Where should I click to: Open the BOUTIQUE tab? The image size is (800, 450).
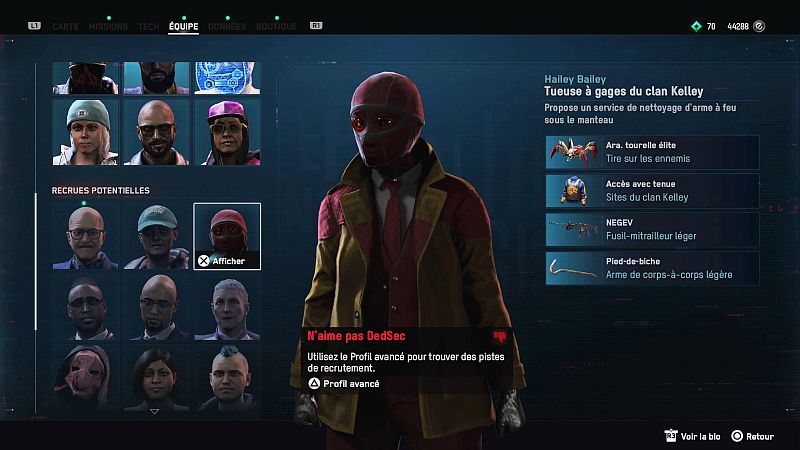276,26
